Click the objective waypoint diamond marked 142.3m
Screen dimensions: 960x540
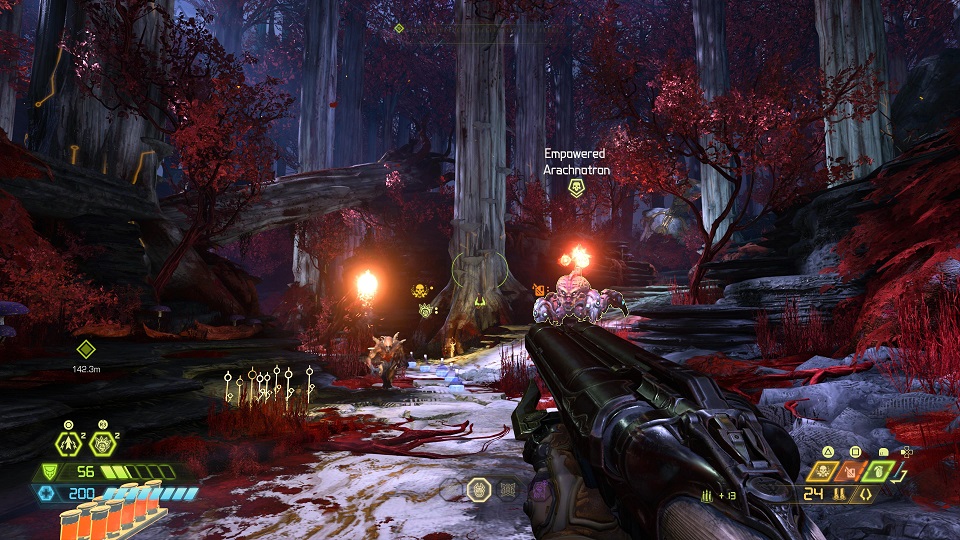85,349
